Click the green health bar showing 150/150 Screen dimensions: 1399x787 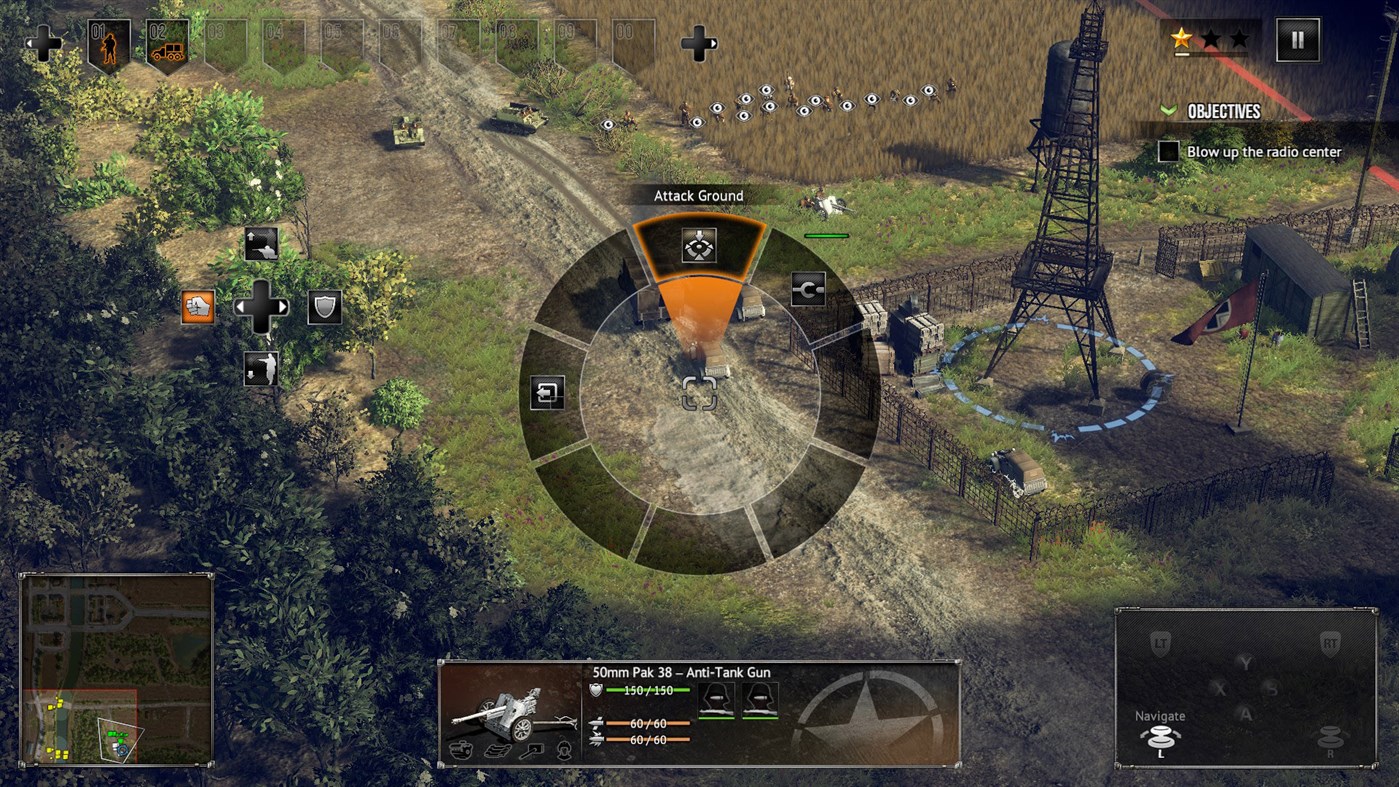pyautogui.click(x=648, y=690)
